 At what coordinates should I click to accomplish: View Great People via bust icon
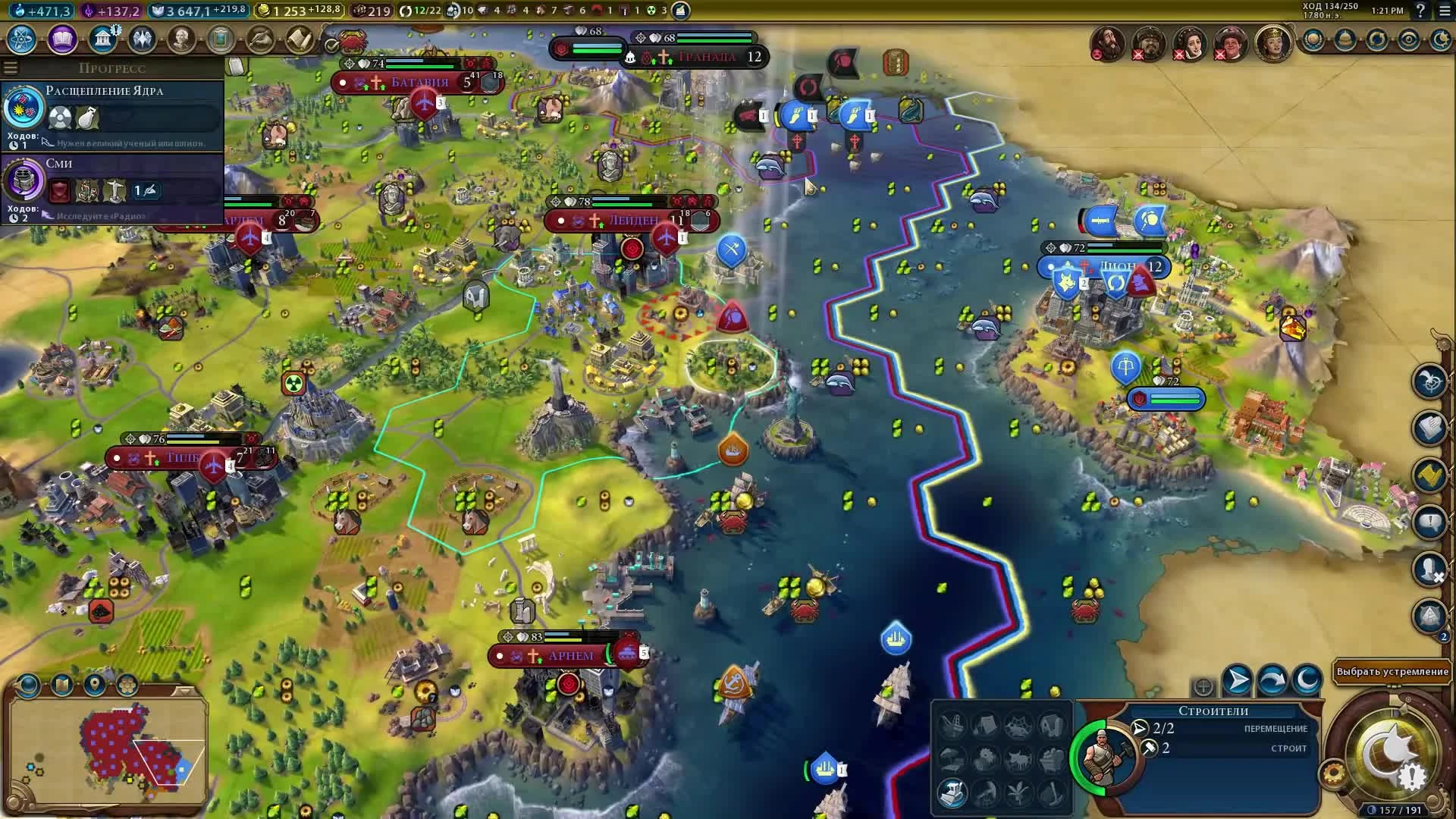pyautogui.click(x=182, y=40)
